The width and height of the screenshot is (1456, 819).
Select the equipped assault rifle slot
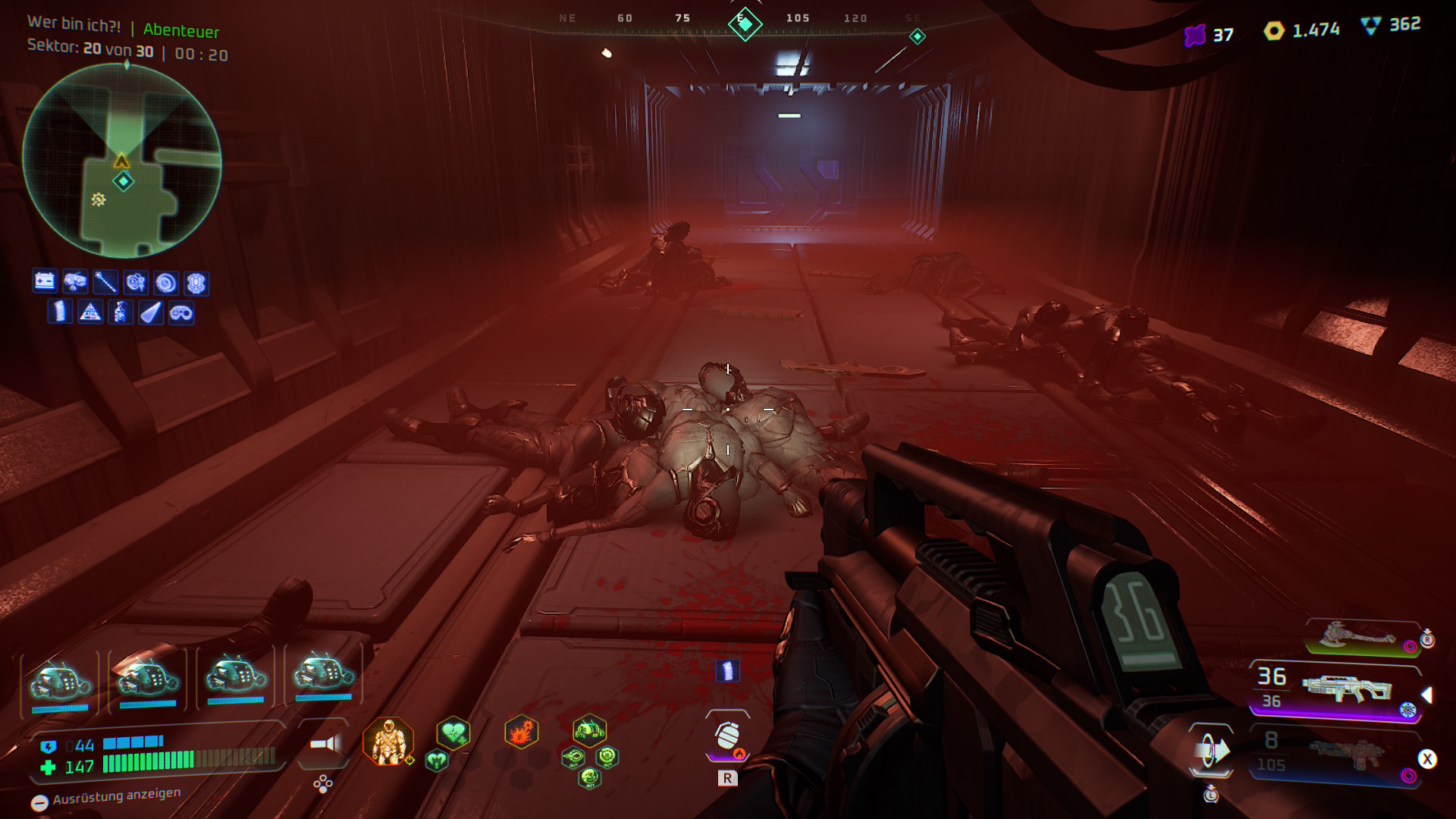point(1345,689)
